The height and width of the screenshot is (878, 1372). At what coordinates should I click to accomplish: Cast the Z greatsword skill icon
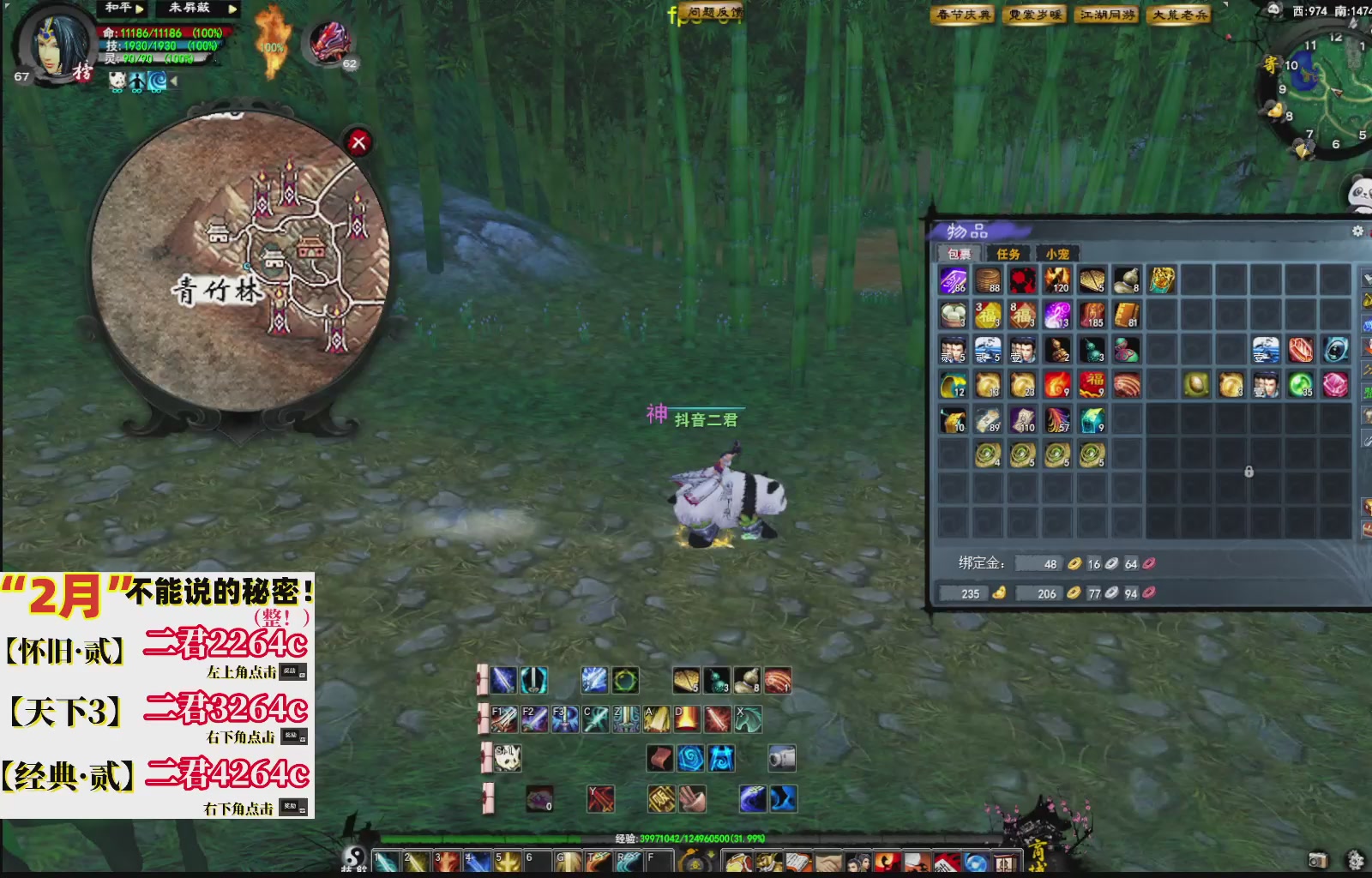[x=625, y=719]
